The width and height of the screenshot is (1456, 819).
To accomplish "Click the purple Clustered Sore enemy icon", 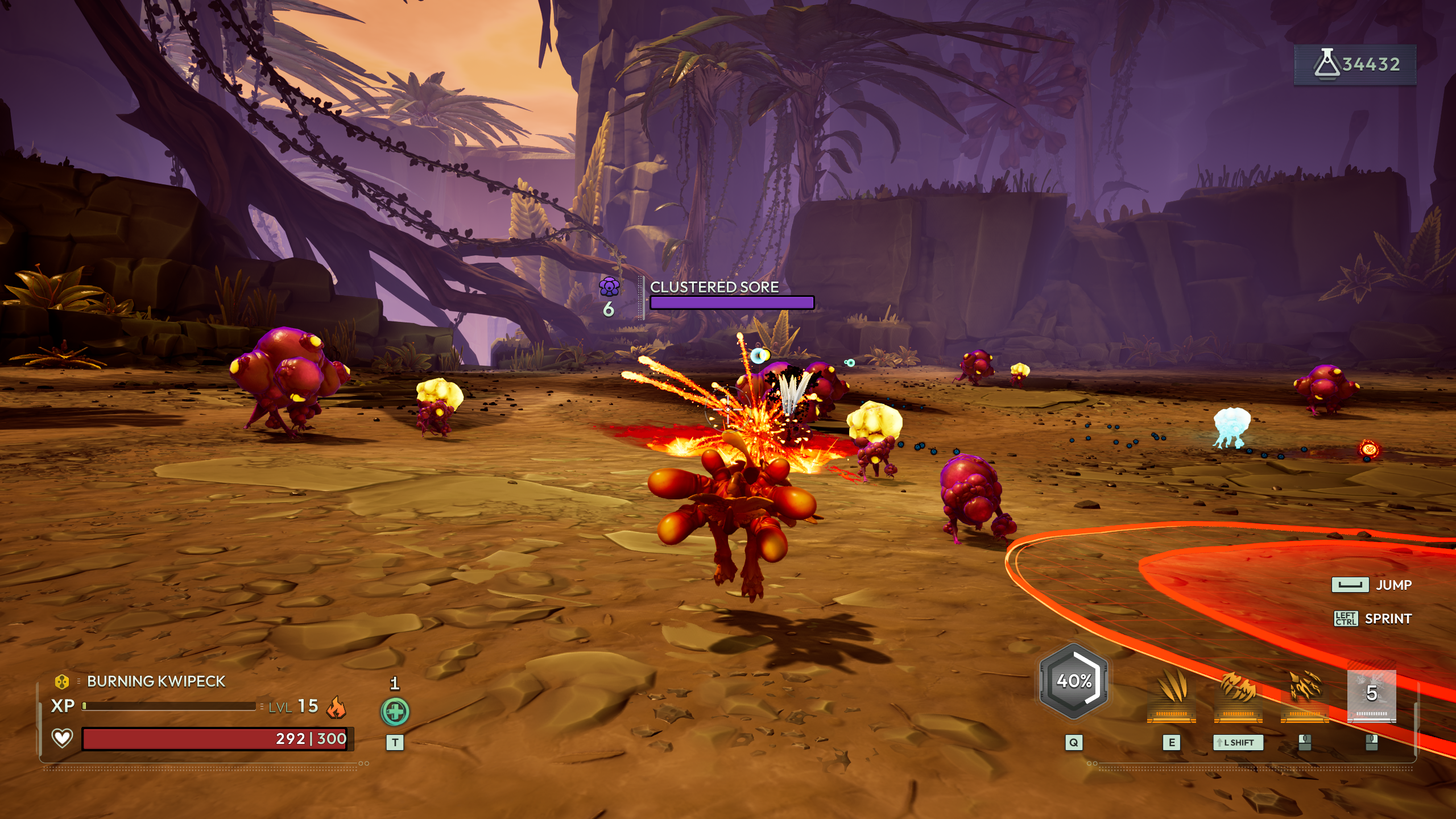I will coord(609,287).
